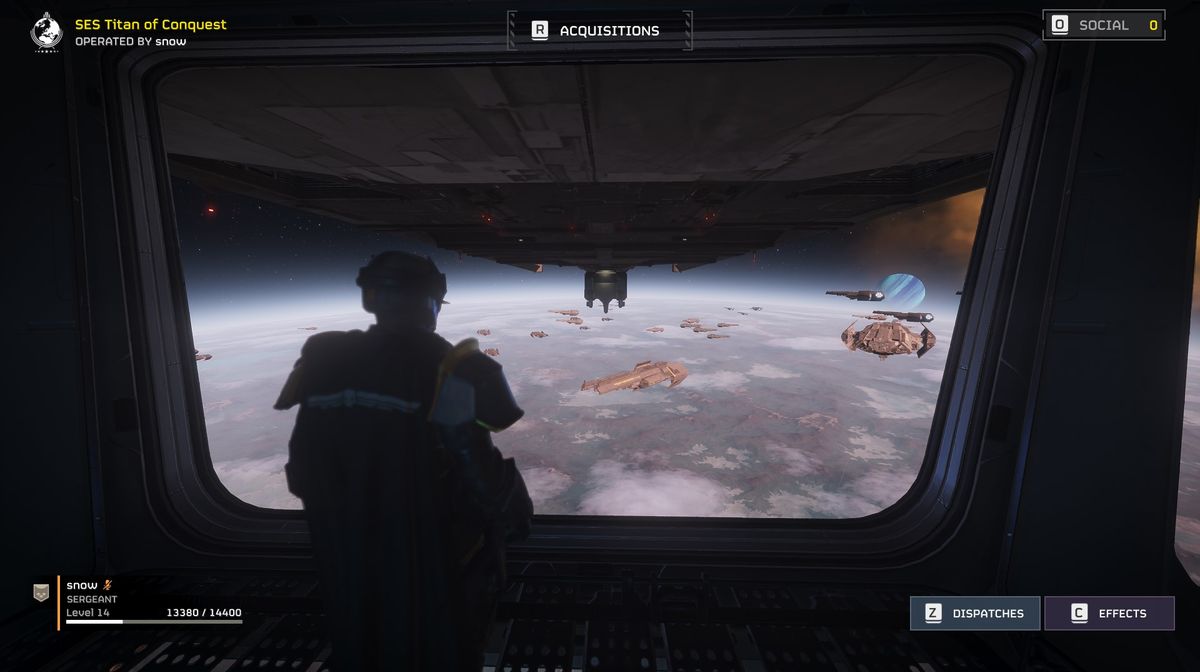Viewport: 1200px width, 672px height.
Task: Click the SES Titan of Conquest ship emblem
Action: tap(46, 31)
